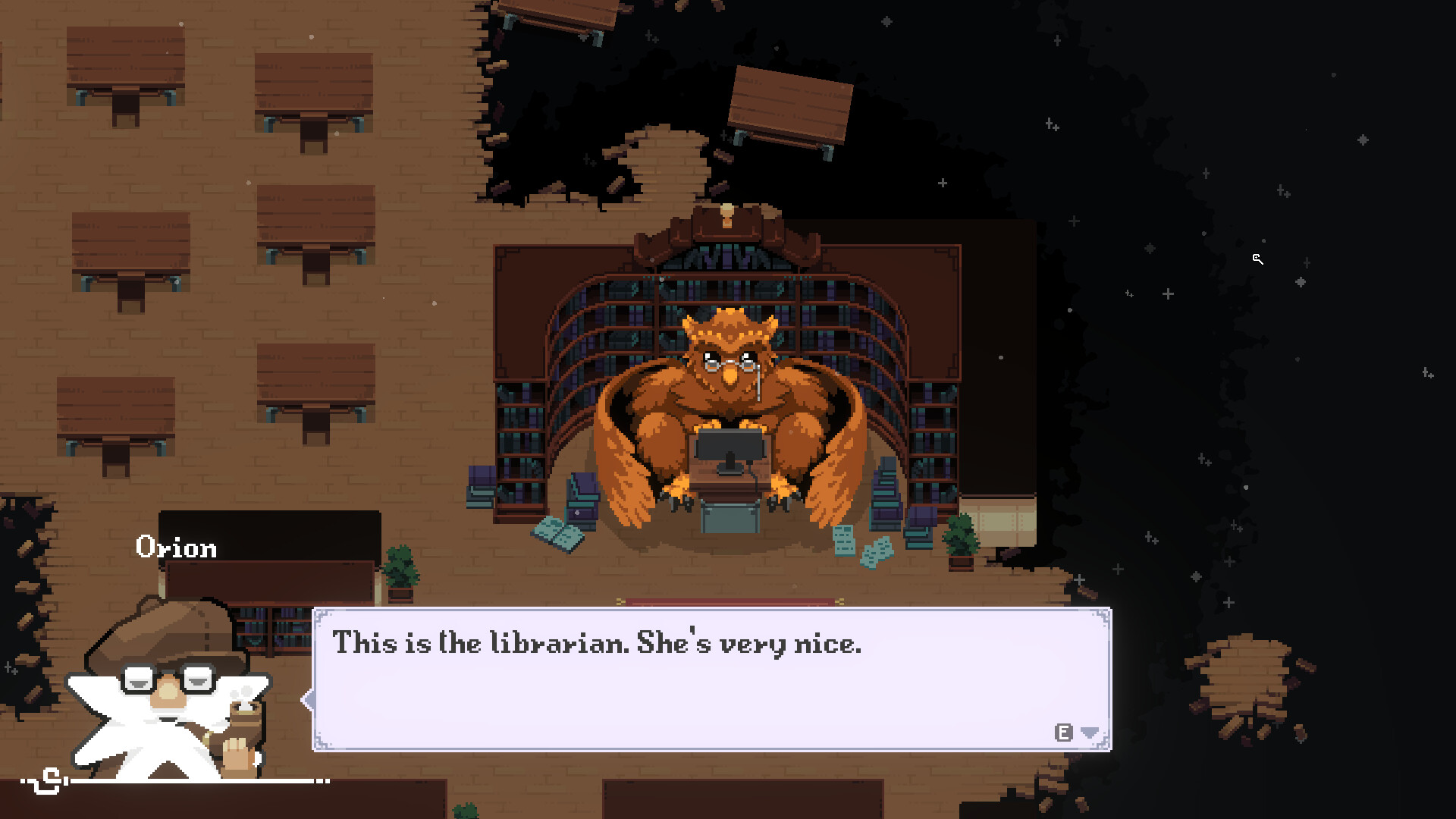Click the speaker name label Orion
This screenshot has height=819, width=1456.
point(176,548)
